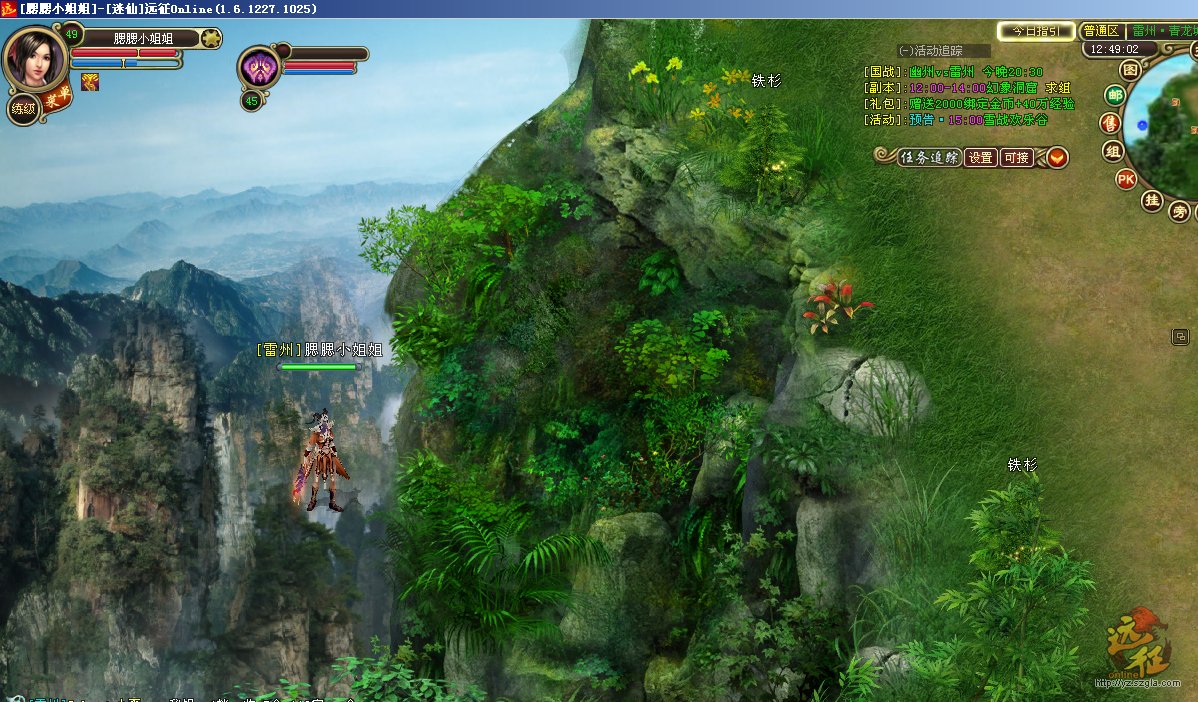Open the 今日指引 daily guide
This screenshot has height=702, width=1198.
(1036, 31)
